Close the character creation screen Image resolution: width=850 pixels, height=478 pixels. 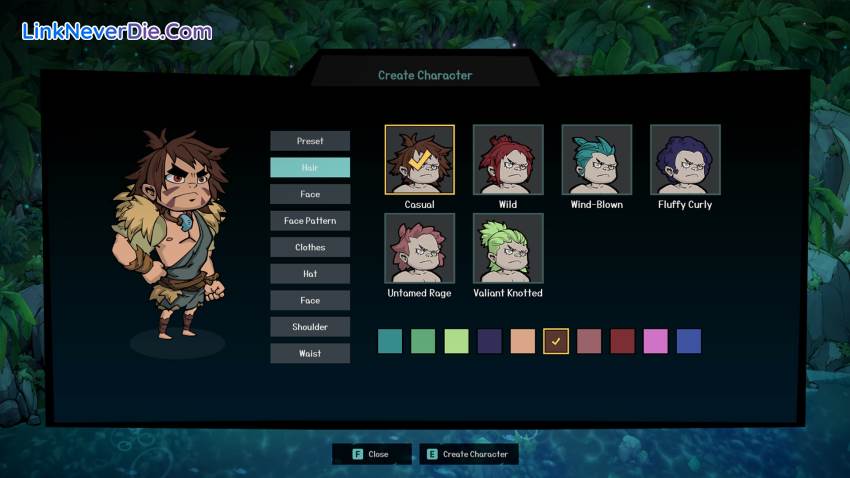tap(372, 454)
